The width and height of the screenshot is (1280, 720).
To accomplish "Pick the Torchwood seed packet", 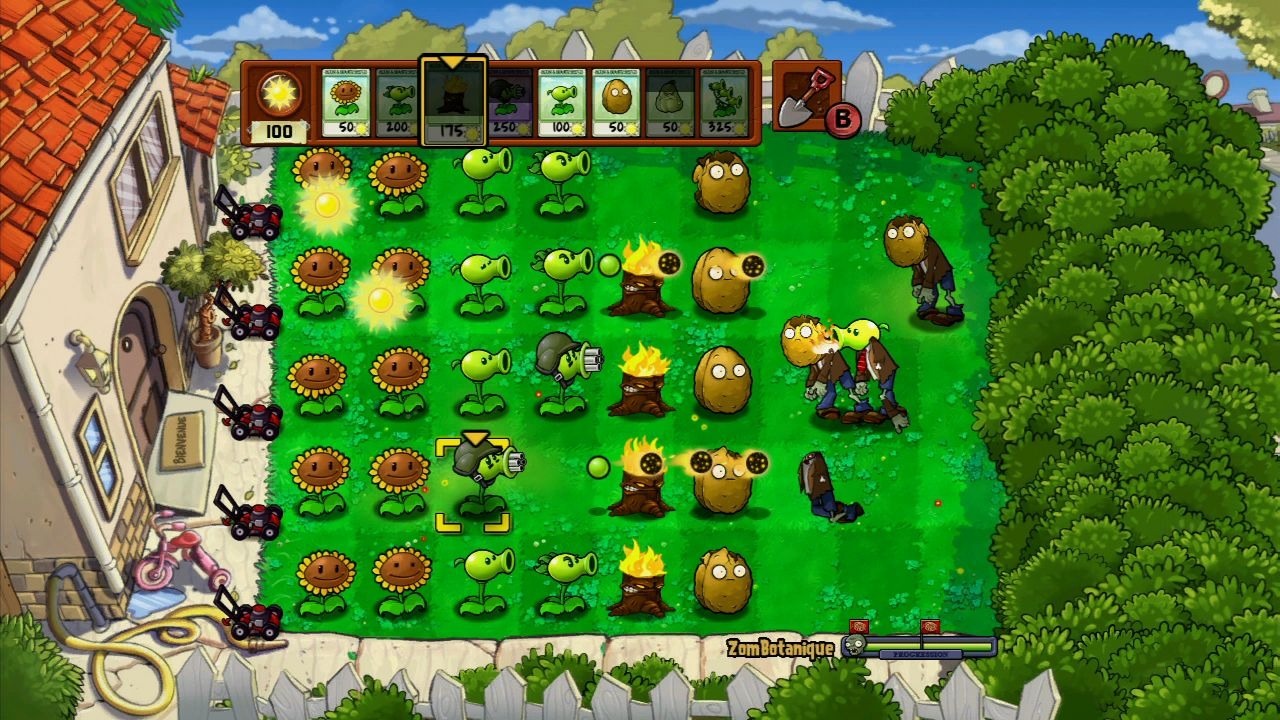I will (453, 102).
